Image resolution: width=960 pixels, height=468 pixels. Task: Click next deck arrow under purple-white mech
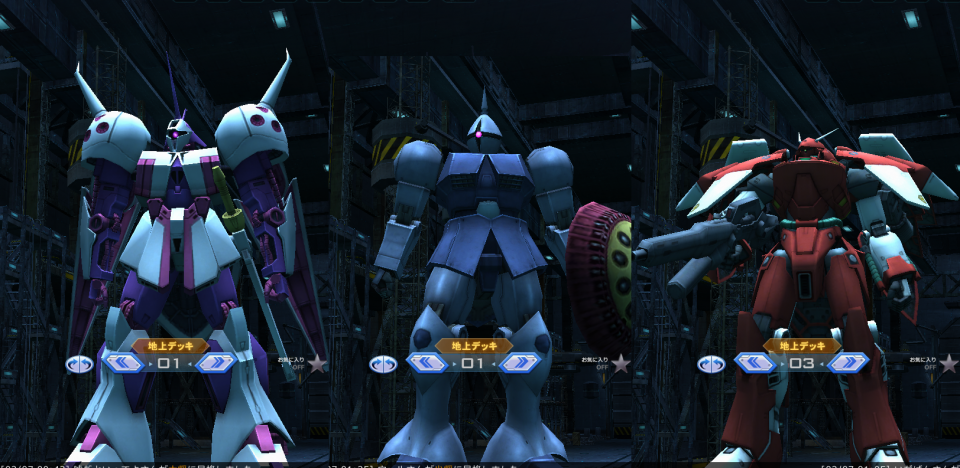(215, 363)
